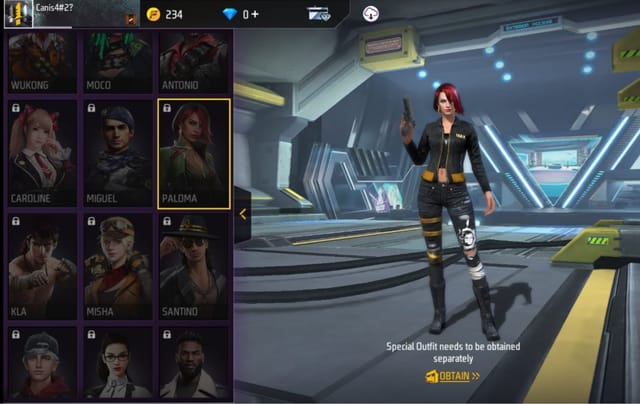The image size is (640, 404).
Task: Click the Obtain outfit link
Action: 453,377
